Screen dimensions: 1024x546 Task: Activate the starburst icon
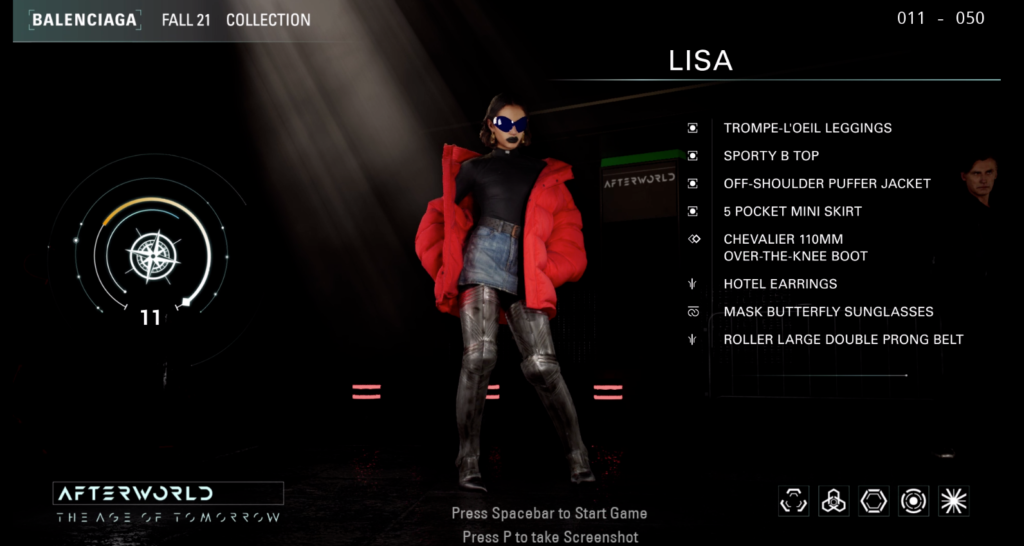tap(954, 501)
